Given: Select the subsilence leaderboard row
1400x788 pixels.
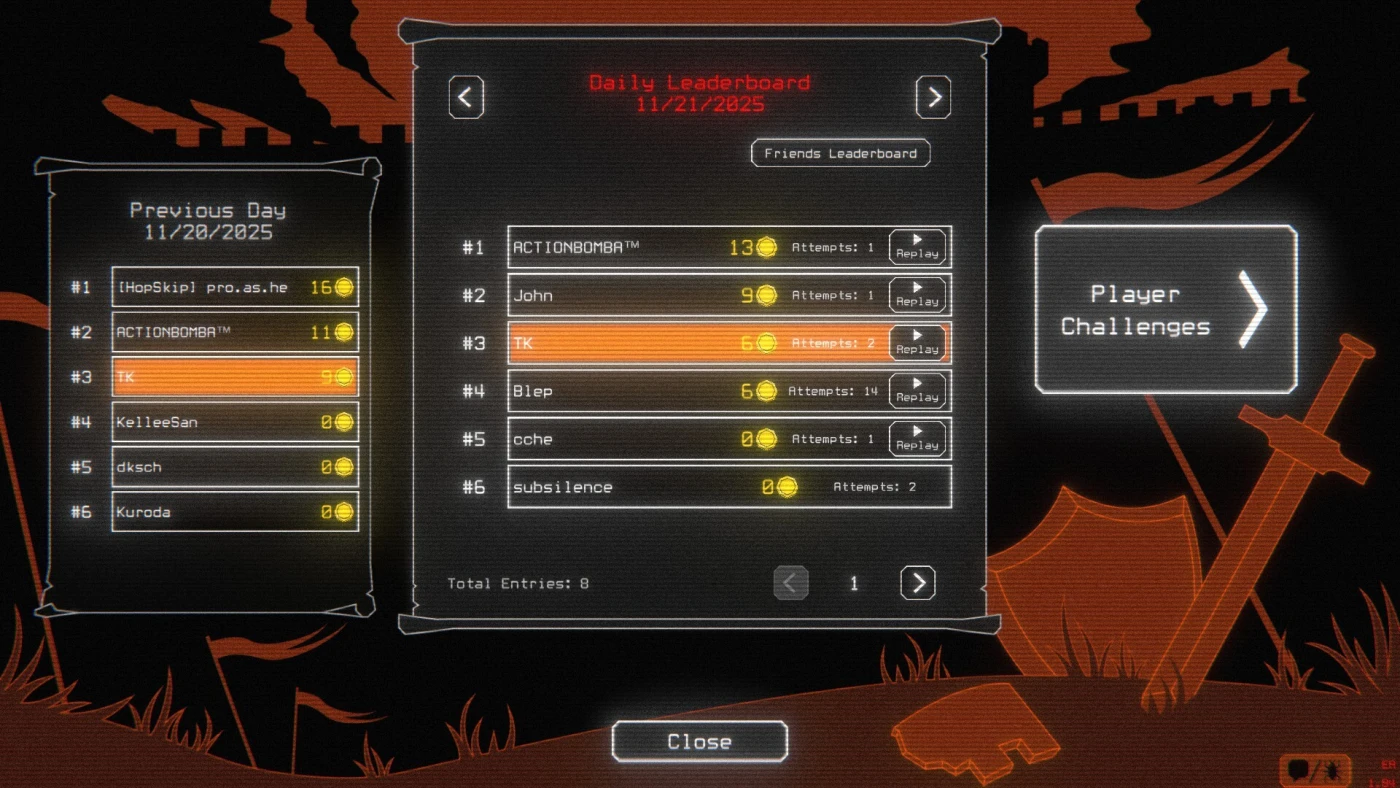Looking at the screenshot, I should point(728,487).
